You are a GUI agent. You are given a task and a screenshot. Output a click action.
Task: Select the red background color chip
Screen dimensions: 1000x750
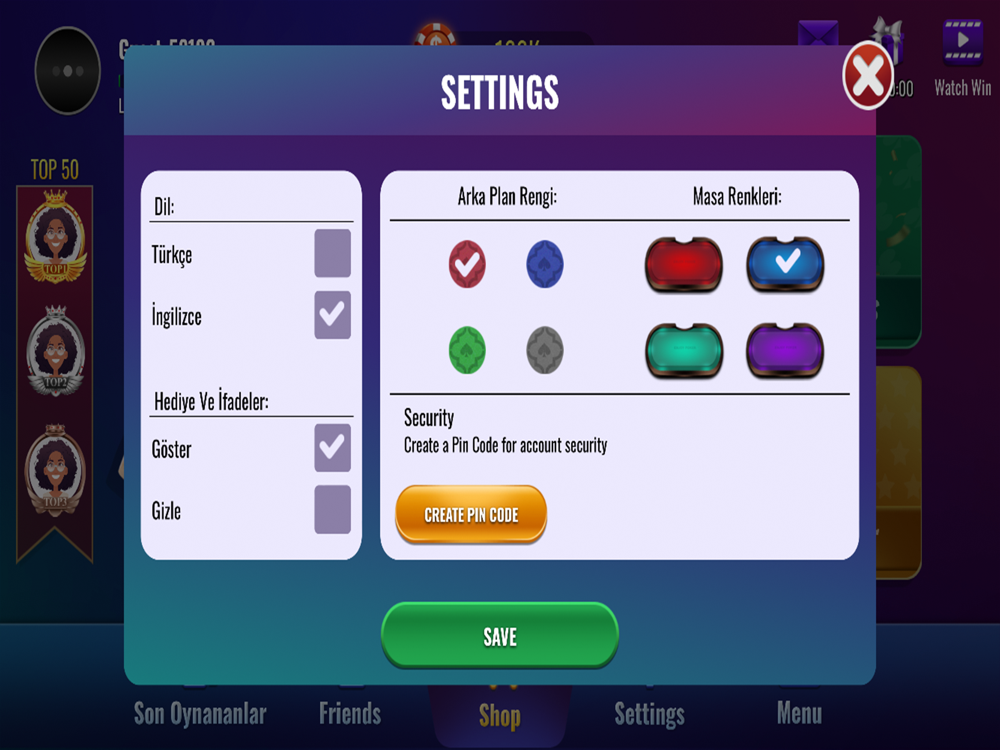467,264
